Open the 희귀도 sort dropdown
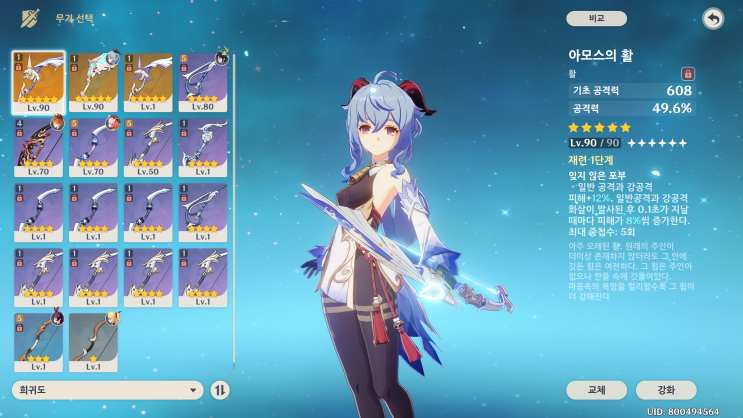 tap(108, 390)
